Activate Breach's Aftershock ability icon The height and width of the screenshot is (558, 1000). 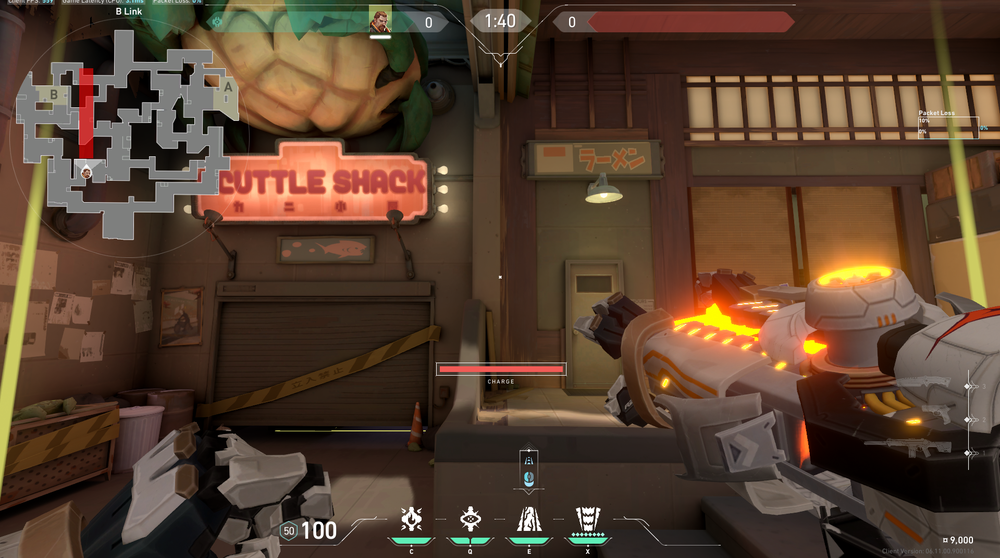(411, 518)
